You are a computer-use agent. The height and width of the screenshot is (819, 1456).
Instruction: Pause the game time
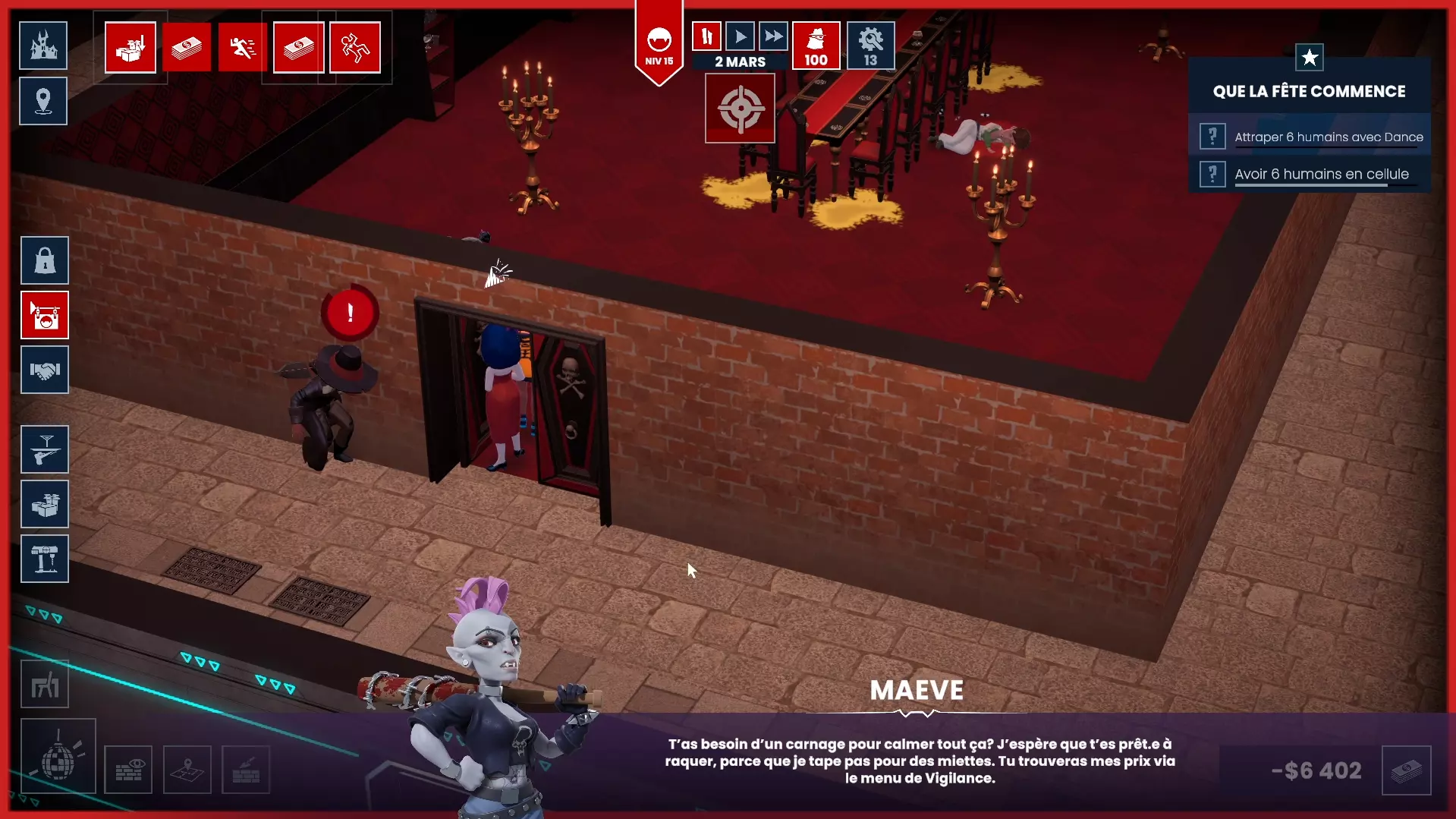tap(706, 36)
